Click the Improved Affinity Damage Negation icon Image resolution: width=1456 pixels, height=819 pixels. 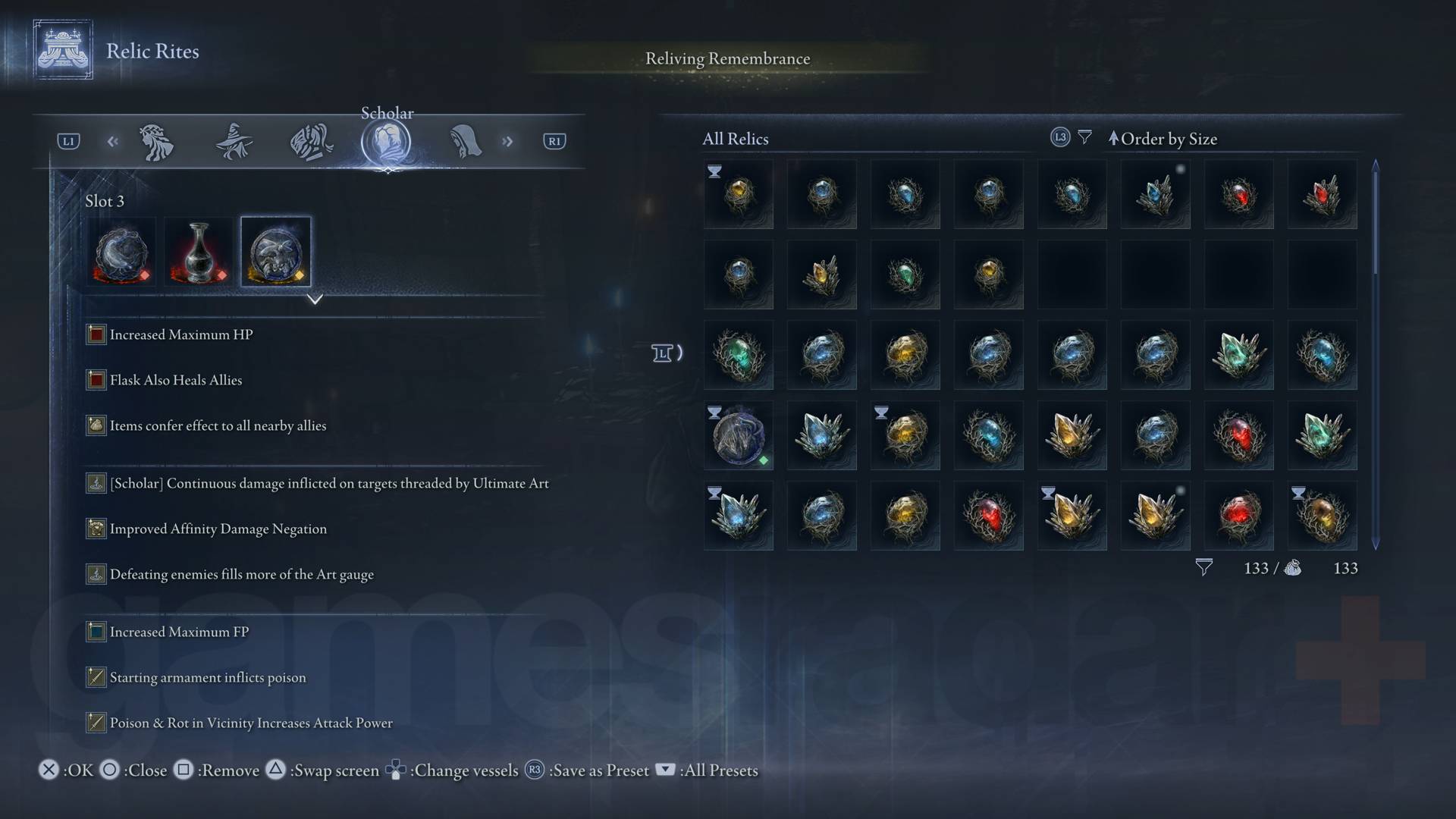pyautogui.click(x=96, y=529)
